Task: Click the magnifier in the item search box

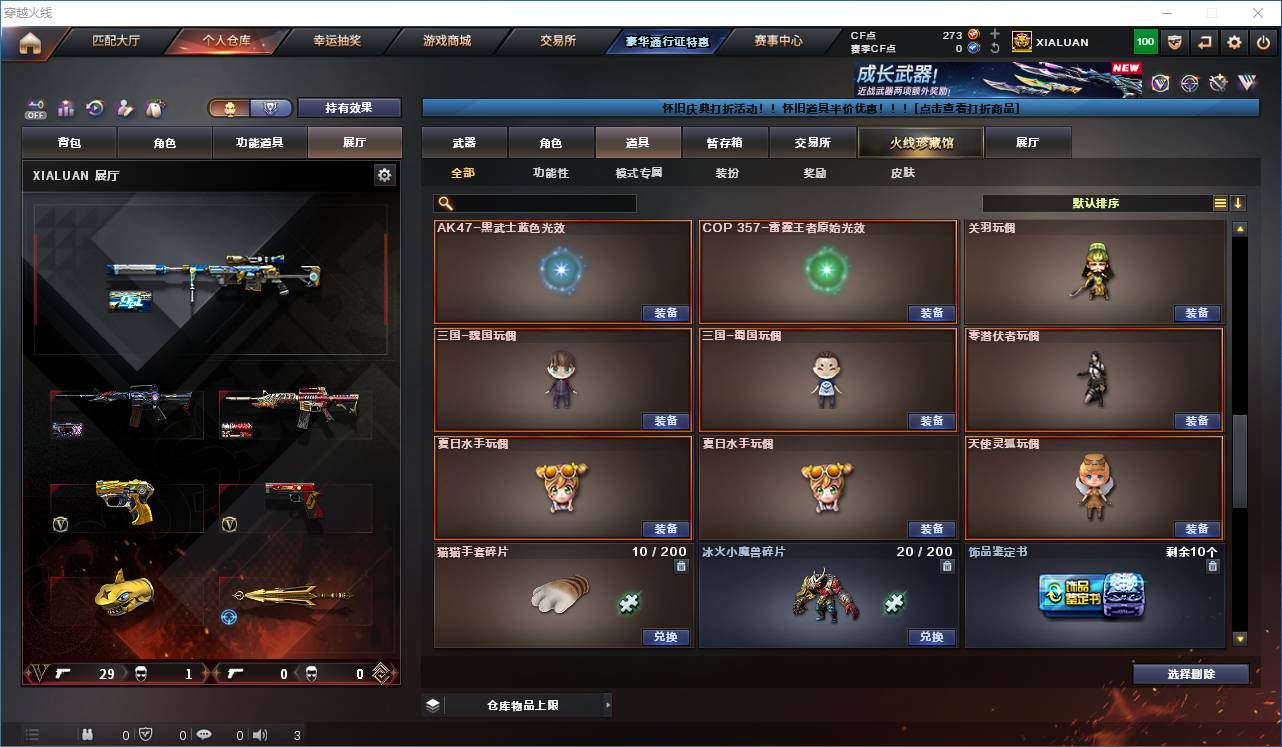Action: click(448, 203)
